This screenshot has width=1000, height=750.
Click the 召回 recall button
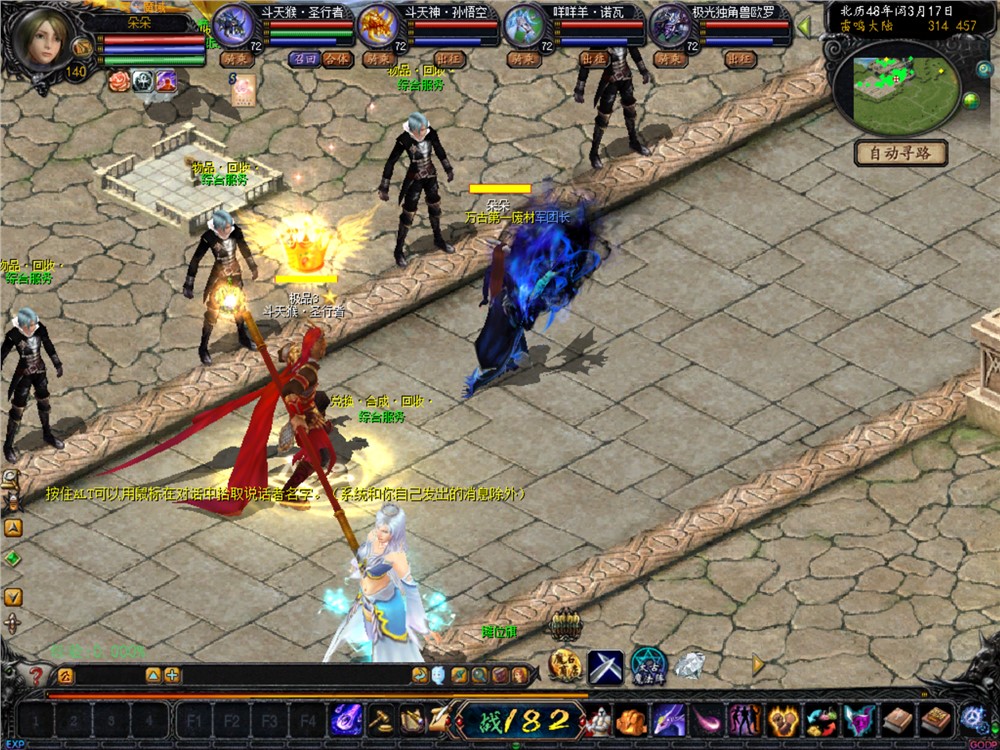tap(303, 59)
